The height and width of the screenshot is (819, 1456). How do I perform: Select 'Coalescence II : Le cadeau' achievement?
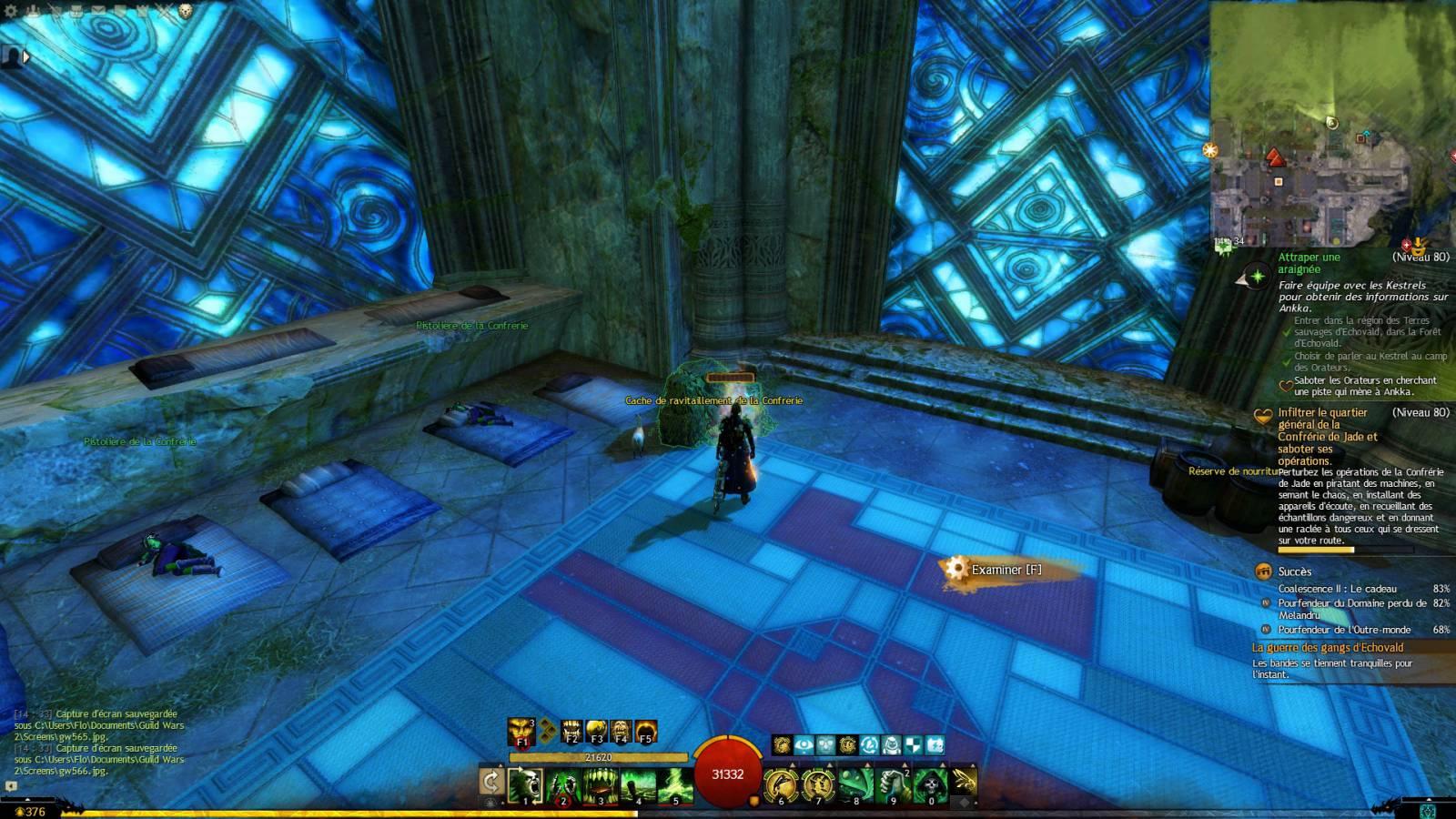[1337, 589]
